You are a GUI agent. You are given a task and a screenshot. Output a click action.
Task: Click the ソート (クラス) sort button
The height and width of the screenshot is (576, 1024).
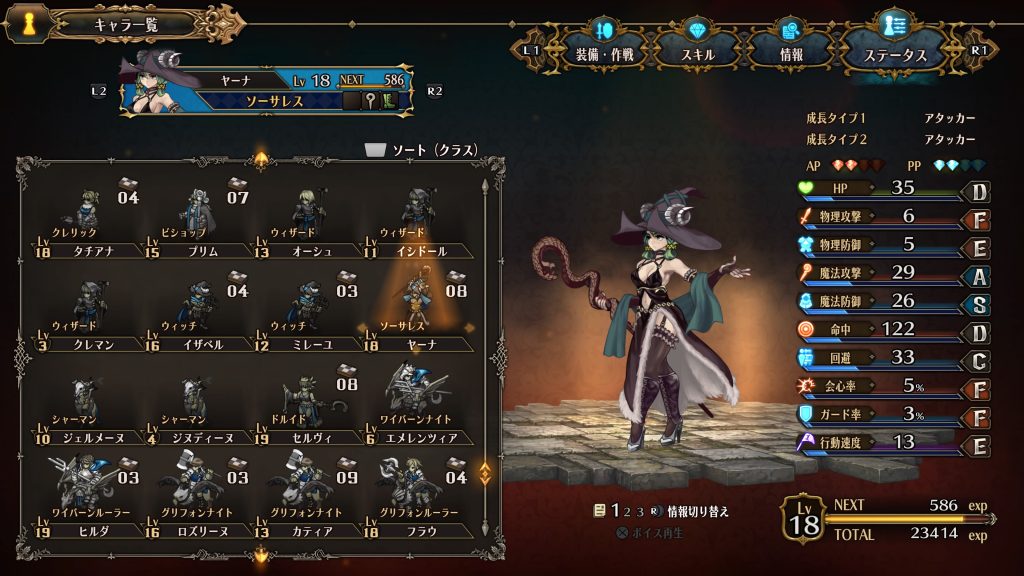coord(420,150)
